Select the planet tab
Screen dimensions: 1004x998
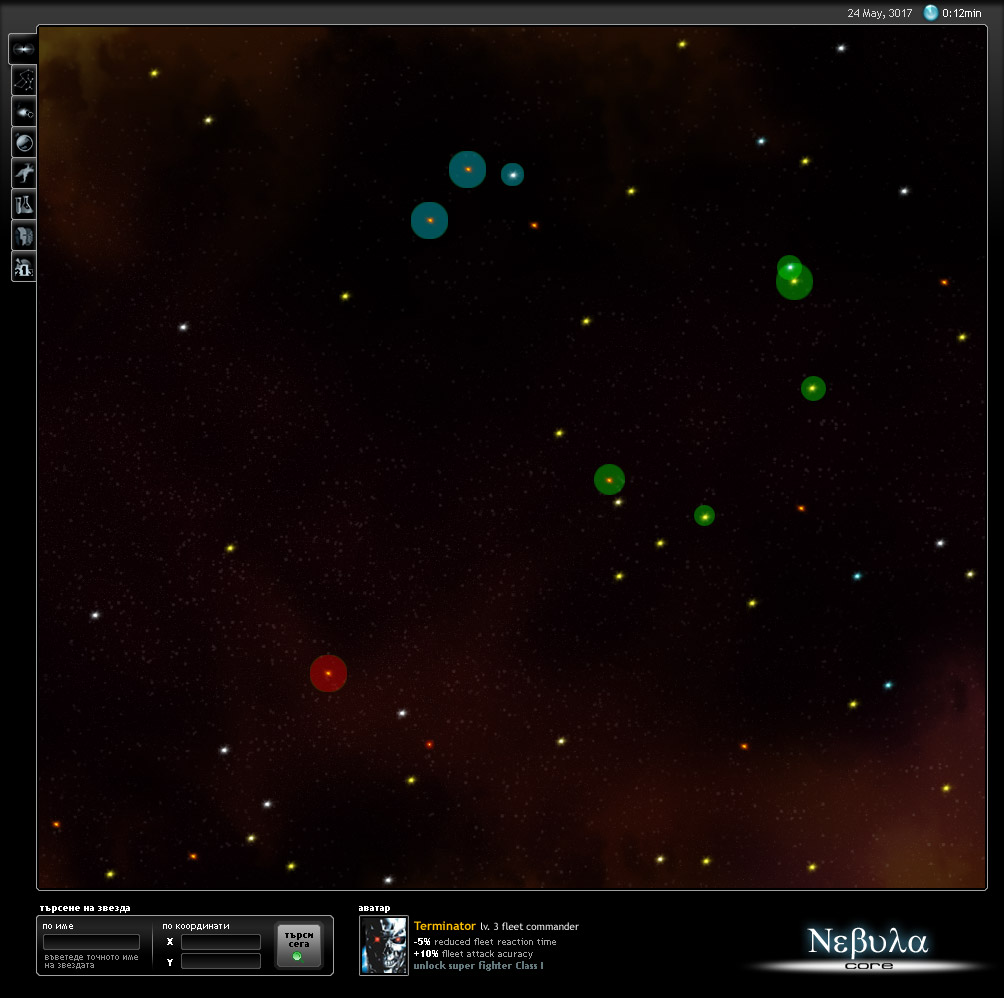23,142
